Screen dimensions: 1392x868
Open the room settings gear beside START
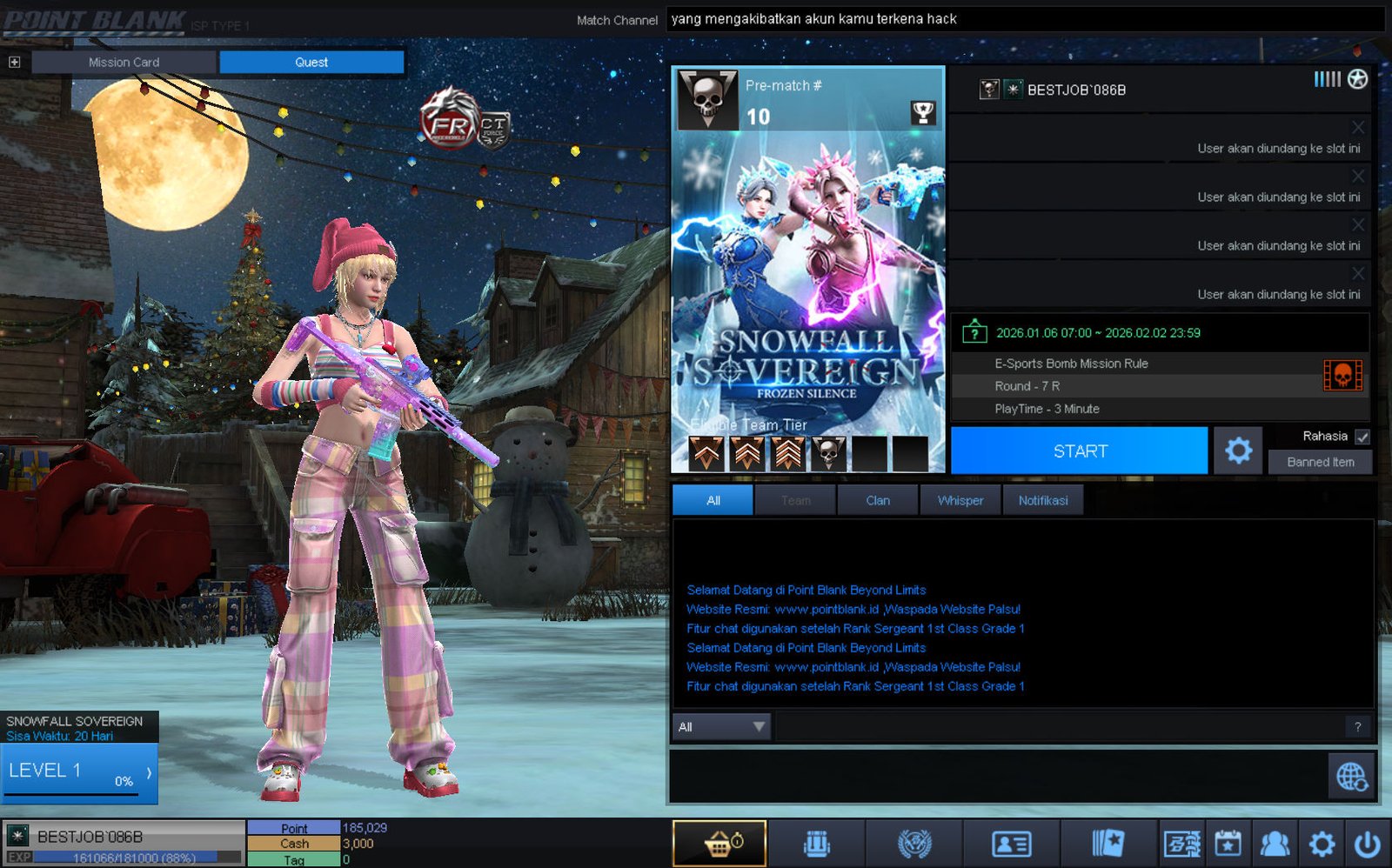pyautogui.click(x=1238, y=451)
